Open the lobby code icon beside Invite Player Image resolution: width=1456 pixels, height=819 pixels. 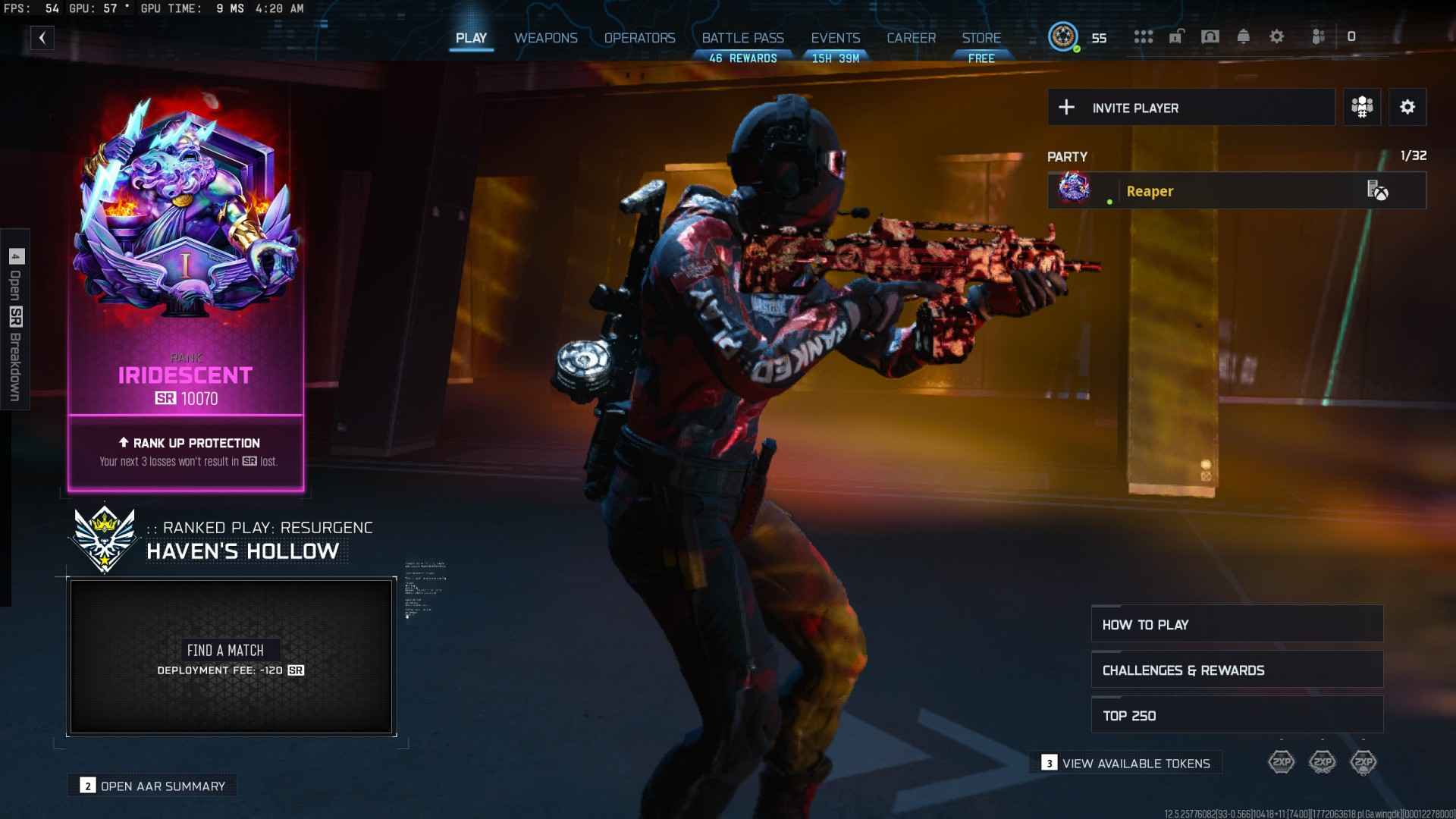click(x=1361, y=107)
